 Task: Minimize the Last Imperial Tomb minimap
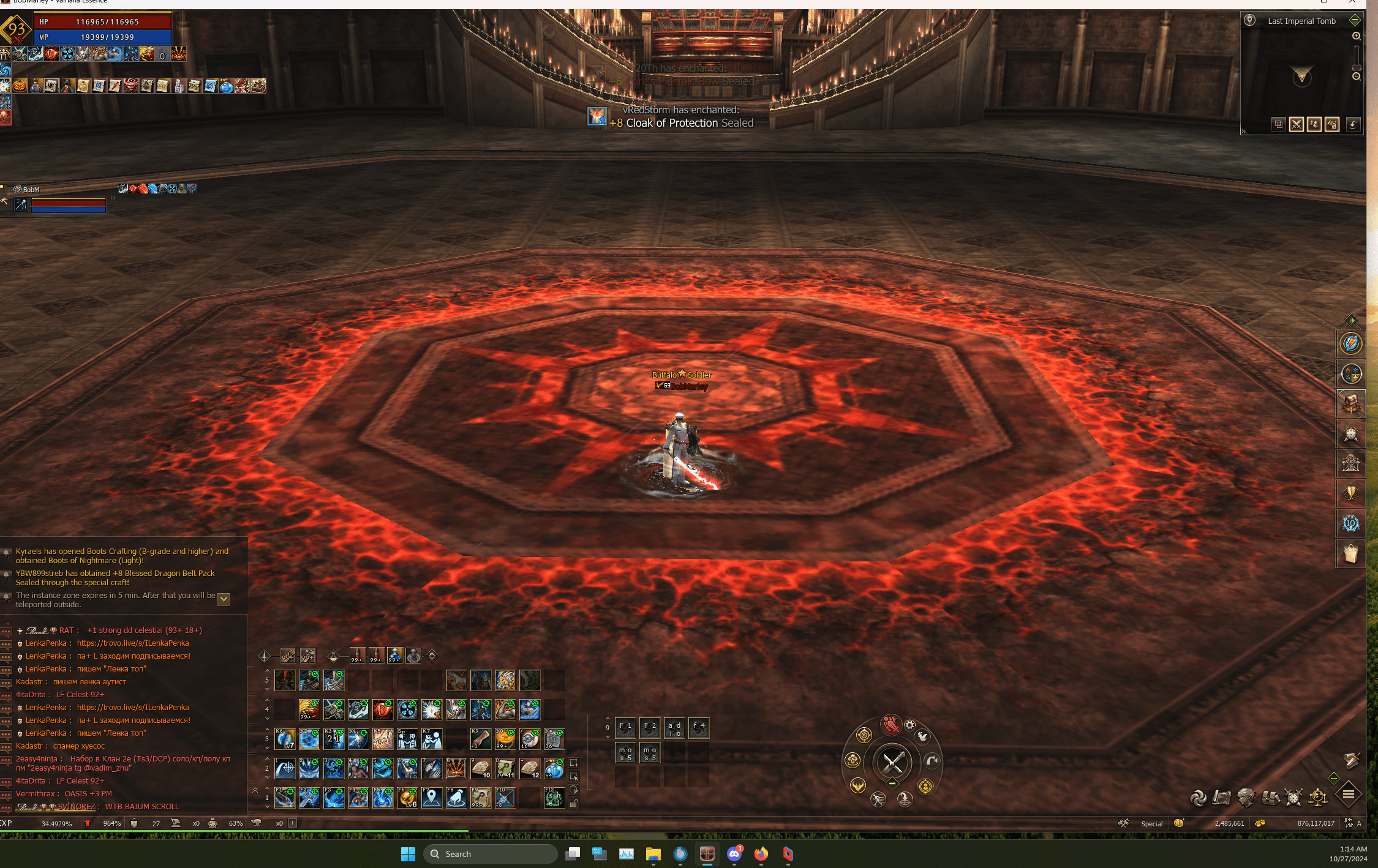(1355, 20)
